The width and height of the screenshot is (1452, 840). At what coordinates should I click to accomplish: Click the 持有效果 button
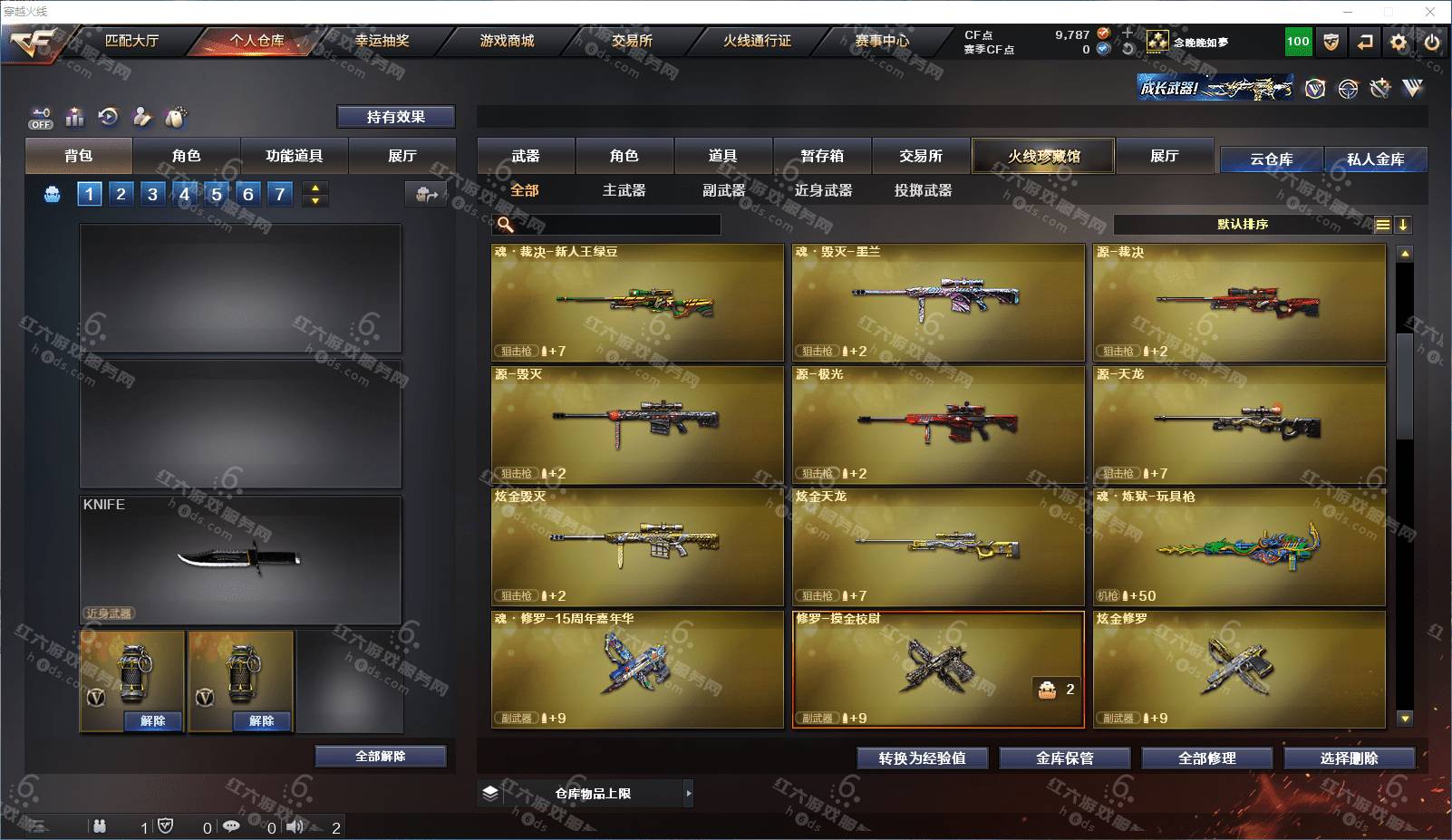(395, 117)
